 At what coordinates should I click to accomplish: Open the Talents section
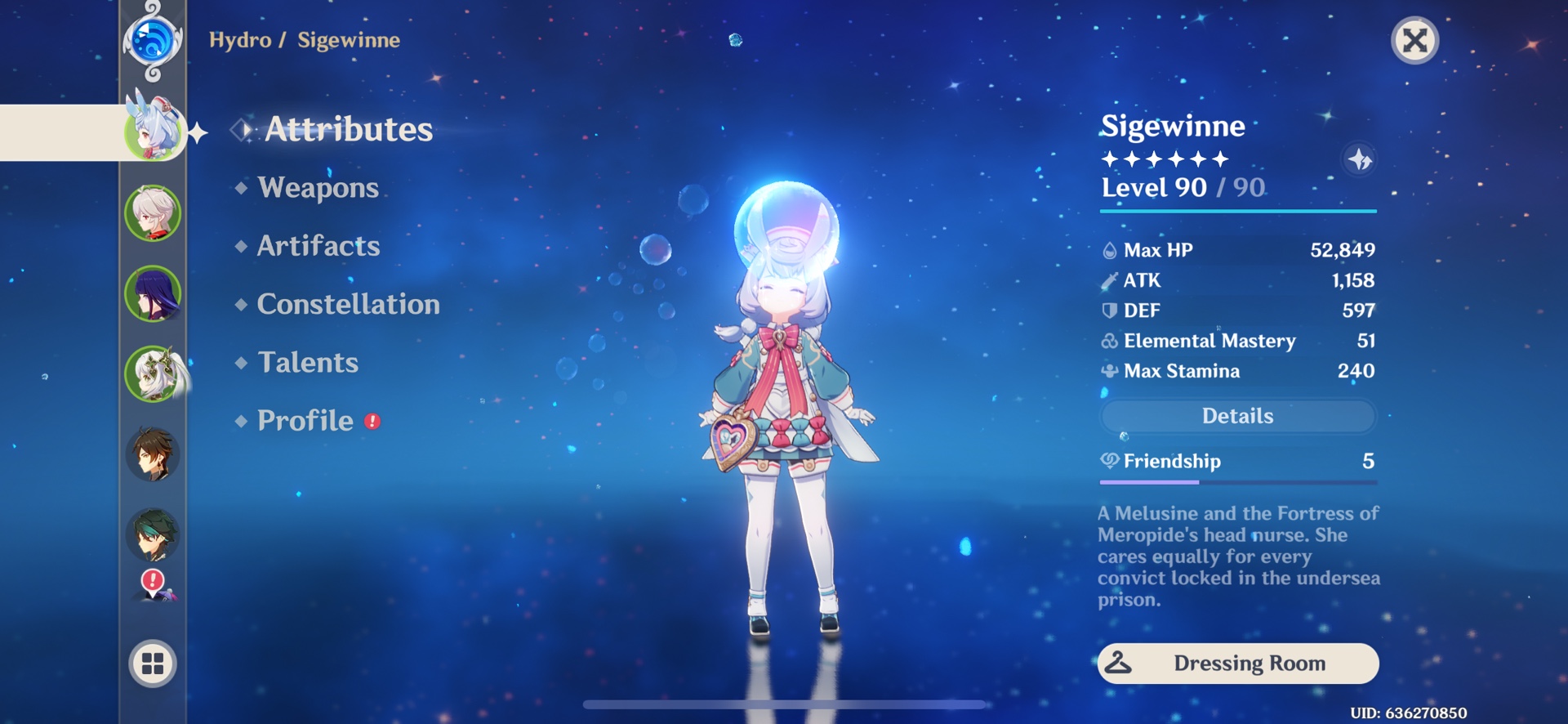pos(306,362)
